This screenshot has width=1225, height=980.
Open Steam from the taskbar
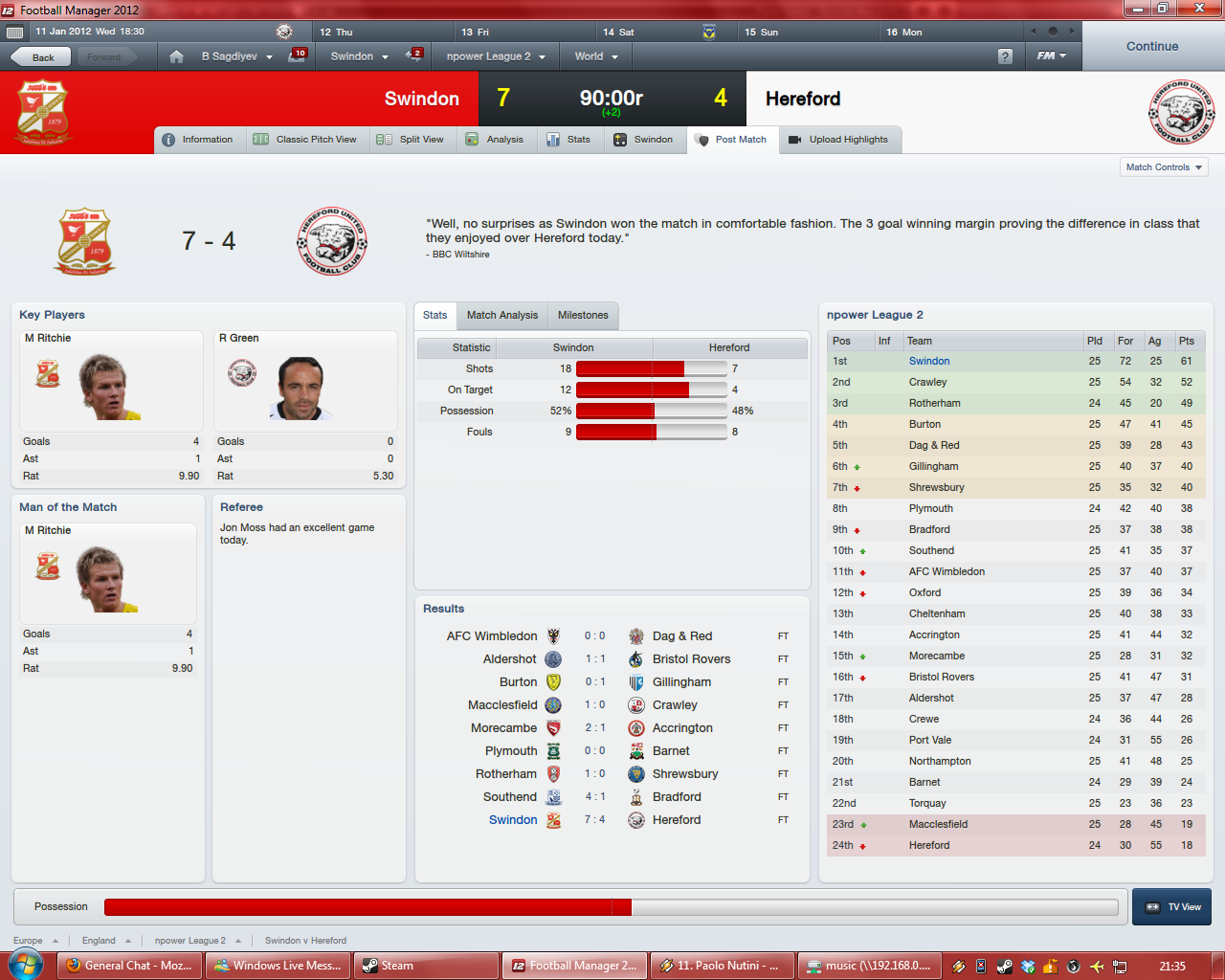(427, 966)
